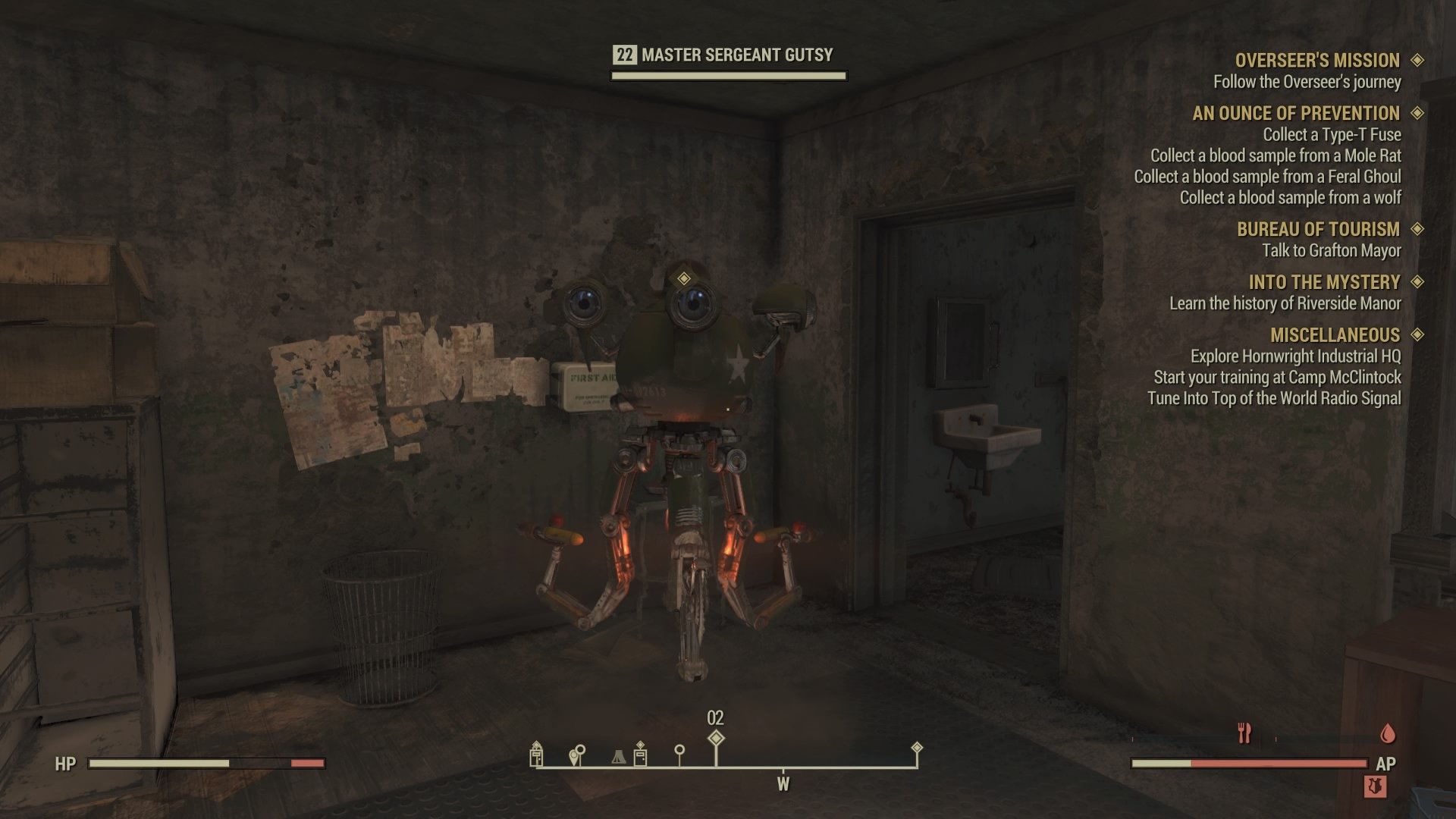Click the Collect a Type-T Fuse objective
1456x819 pixels.
(1332, 135)
